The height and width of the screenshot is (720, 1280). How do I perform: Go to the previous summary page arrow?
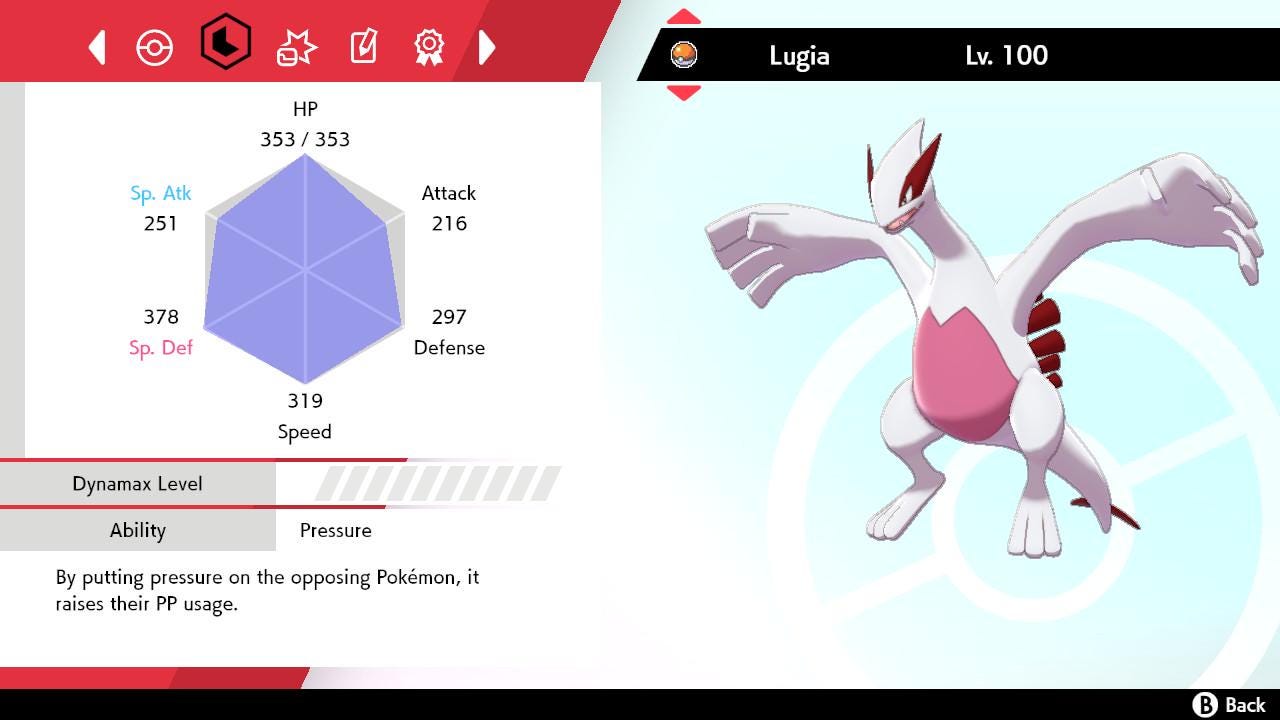point(97,47)
